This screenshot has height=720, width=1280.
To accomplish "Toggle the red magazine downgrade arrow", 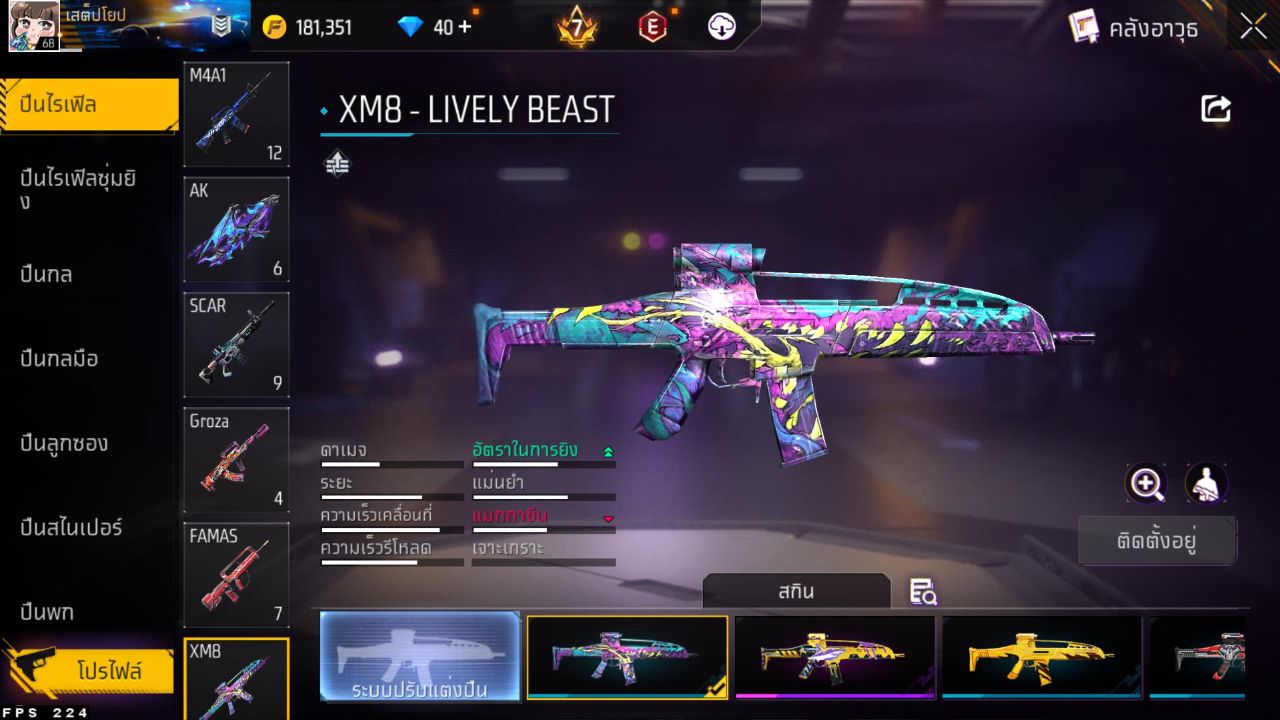I will pos(607,520).
